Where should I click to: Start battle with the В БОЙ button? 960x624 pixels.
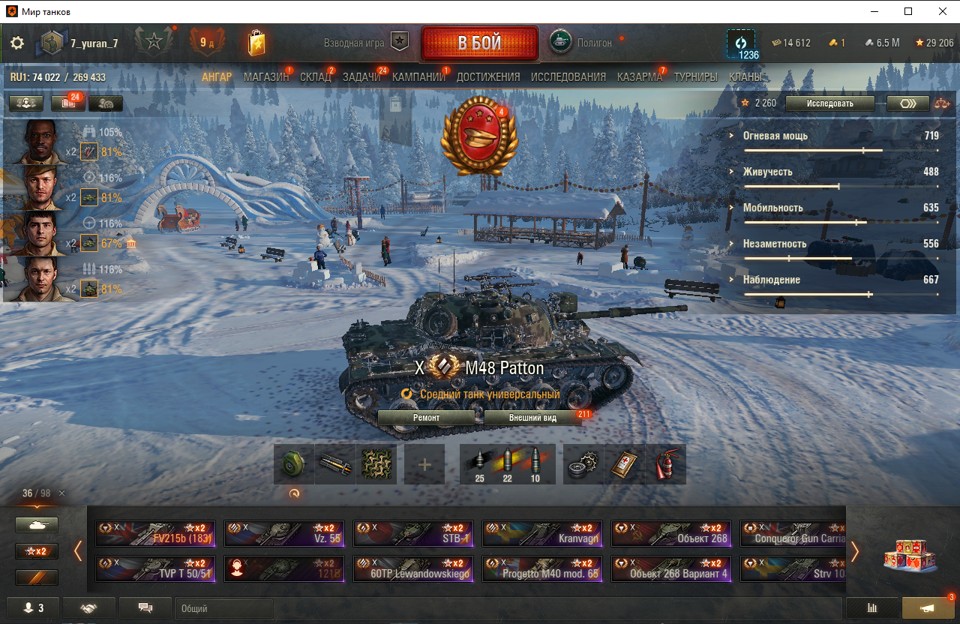click(x=479, y=44)
